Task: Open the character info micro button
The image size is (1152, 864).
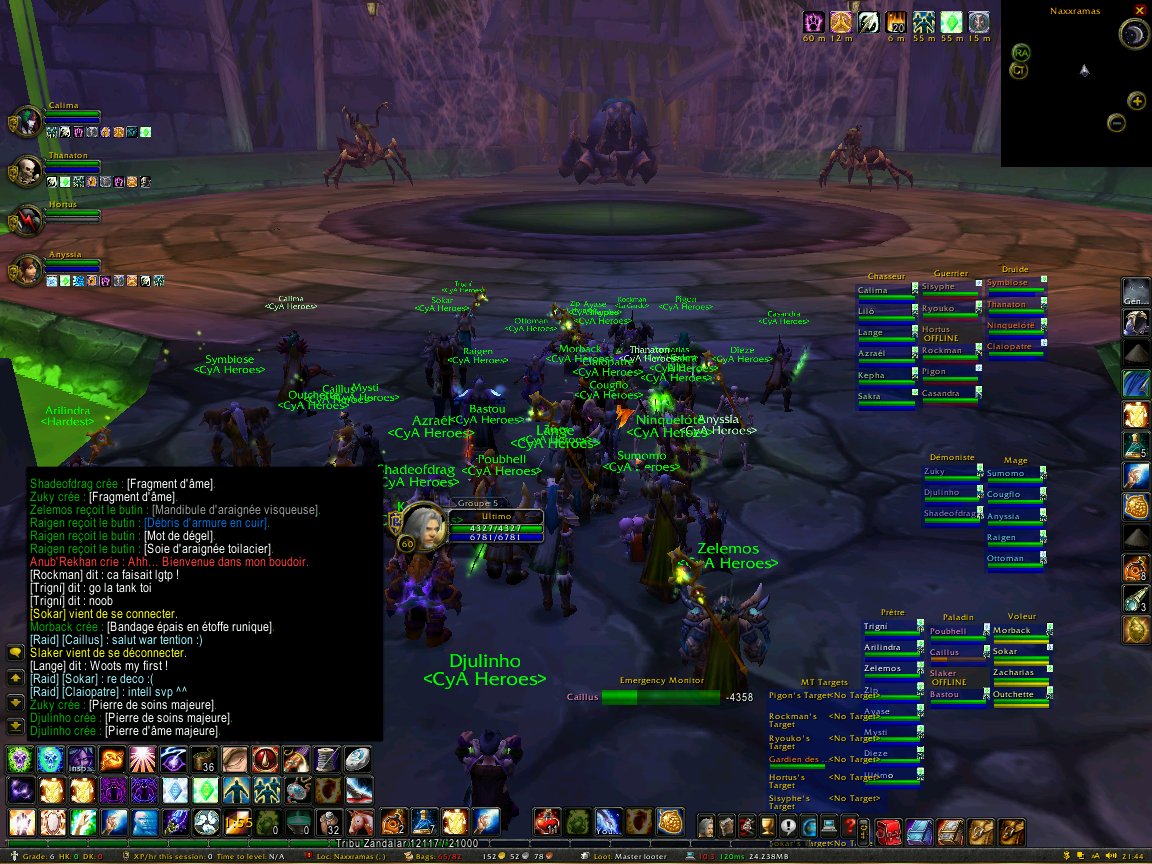Action: (707, 827)
